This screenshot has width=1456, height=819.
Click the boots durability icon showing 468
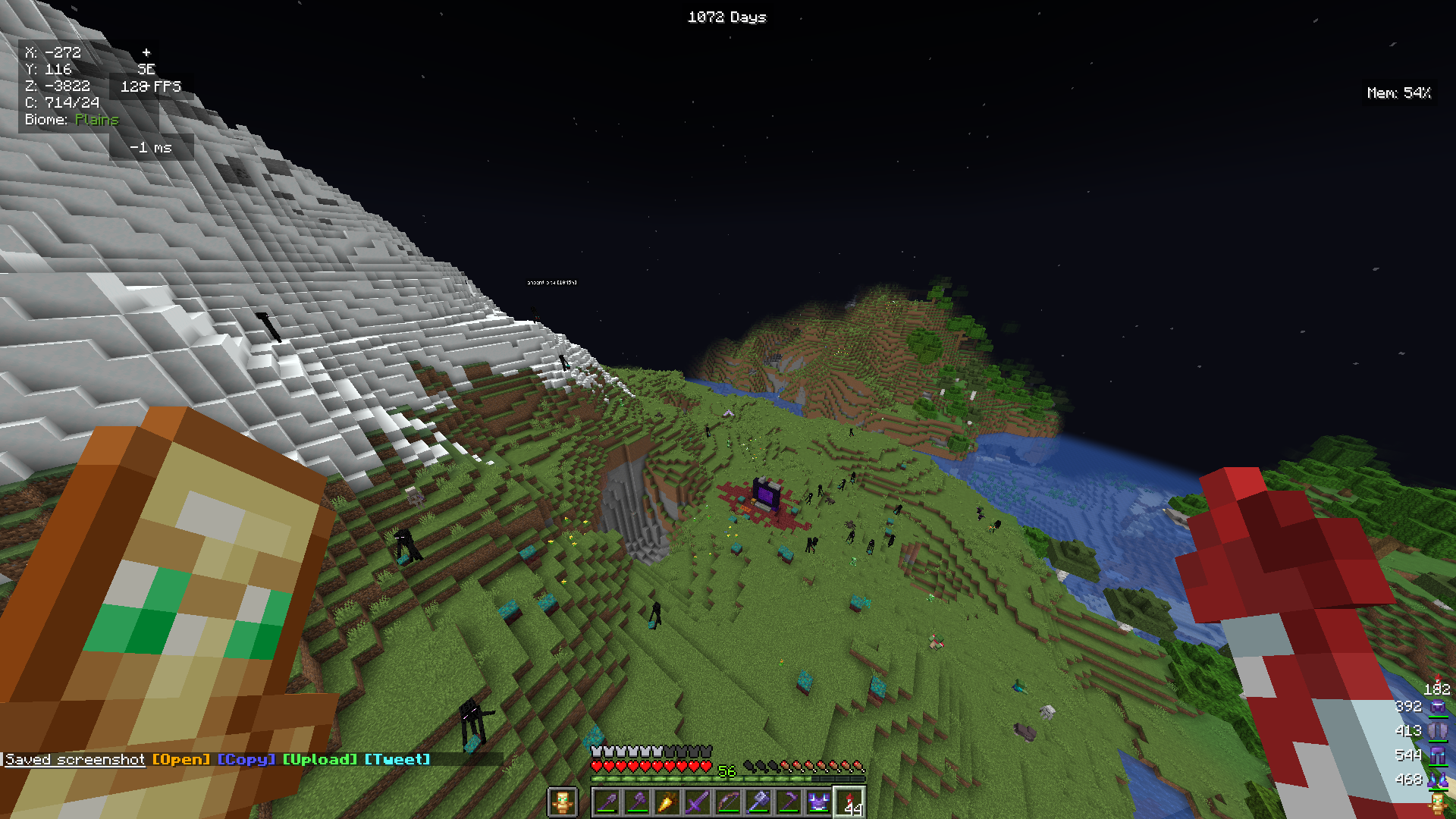coord(1437,779)
